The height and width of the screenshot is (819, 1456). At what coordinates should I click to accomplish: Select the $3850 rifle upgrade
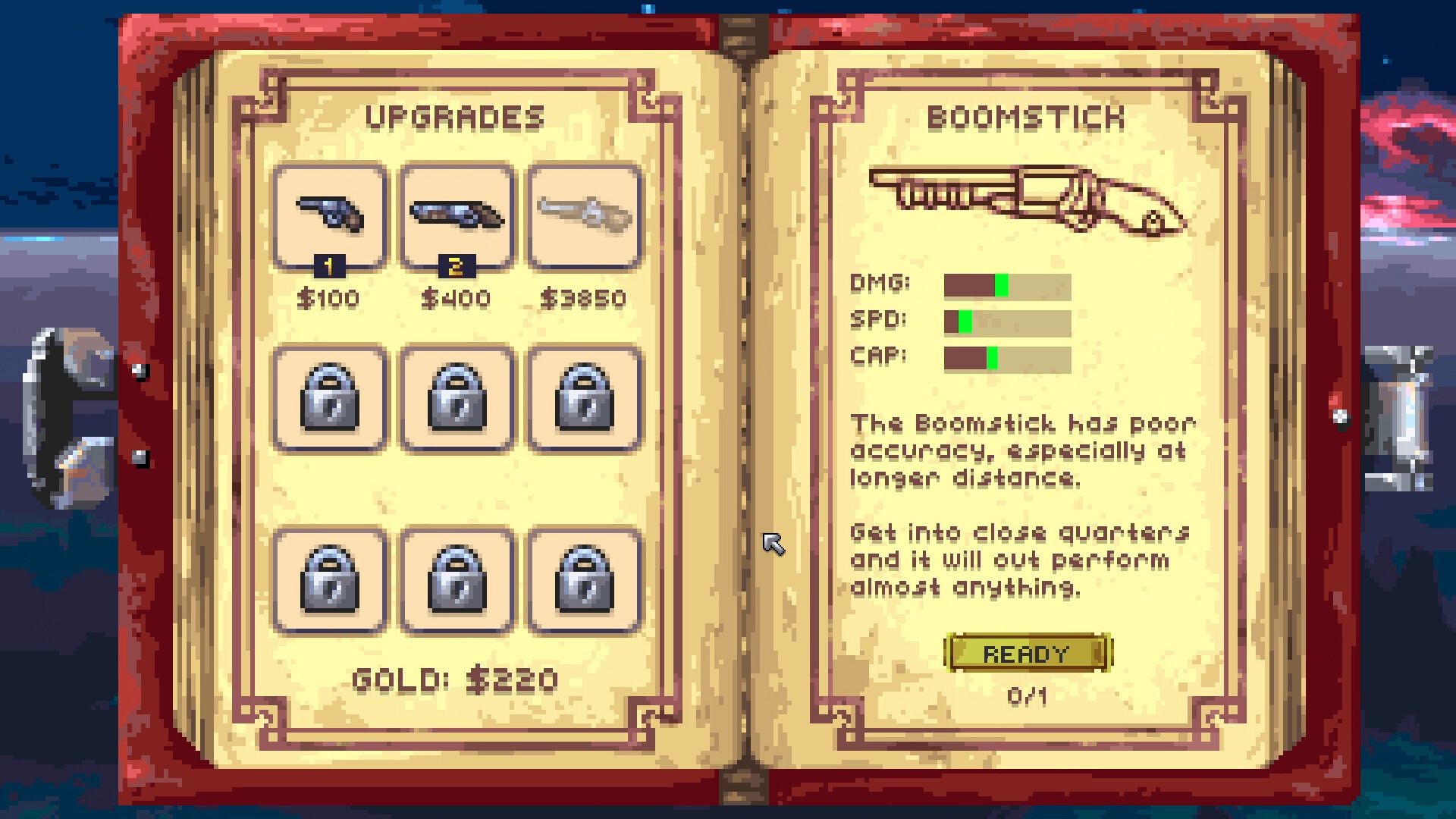tap(584, 215)
